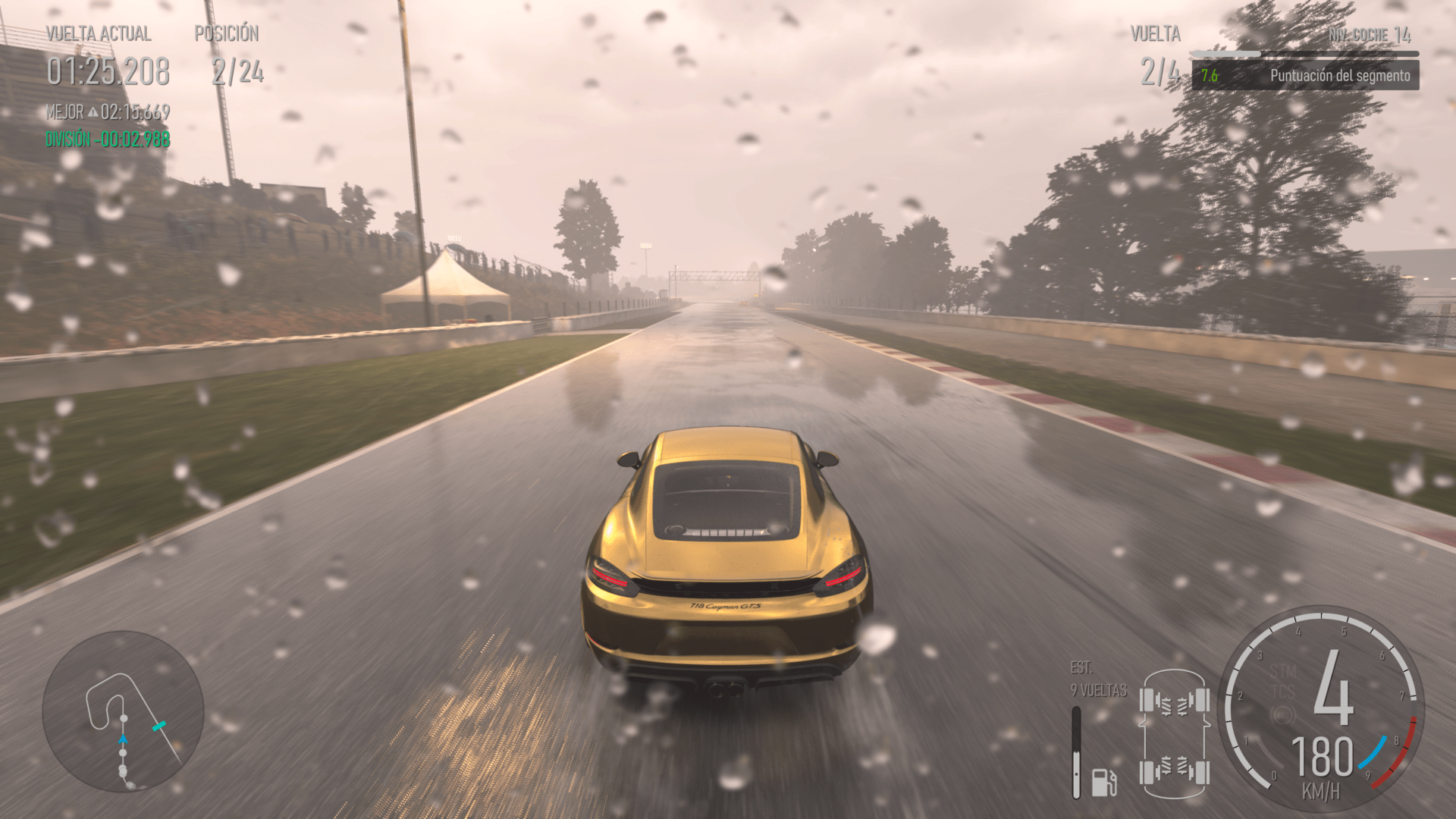Toggle the ABS indicator inside the tachometer
Image resolution: width=1456 pixels, height=819 pixels.
[1283, 714]
